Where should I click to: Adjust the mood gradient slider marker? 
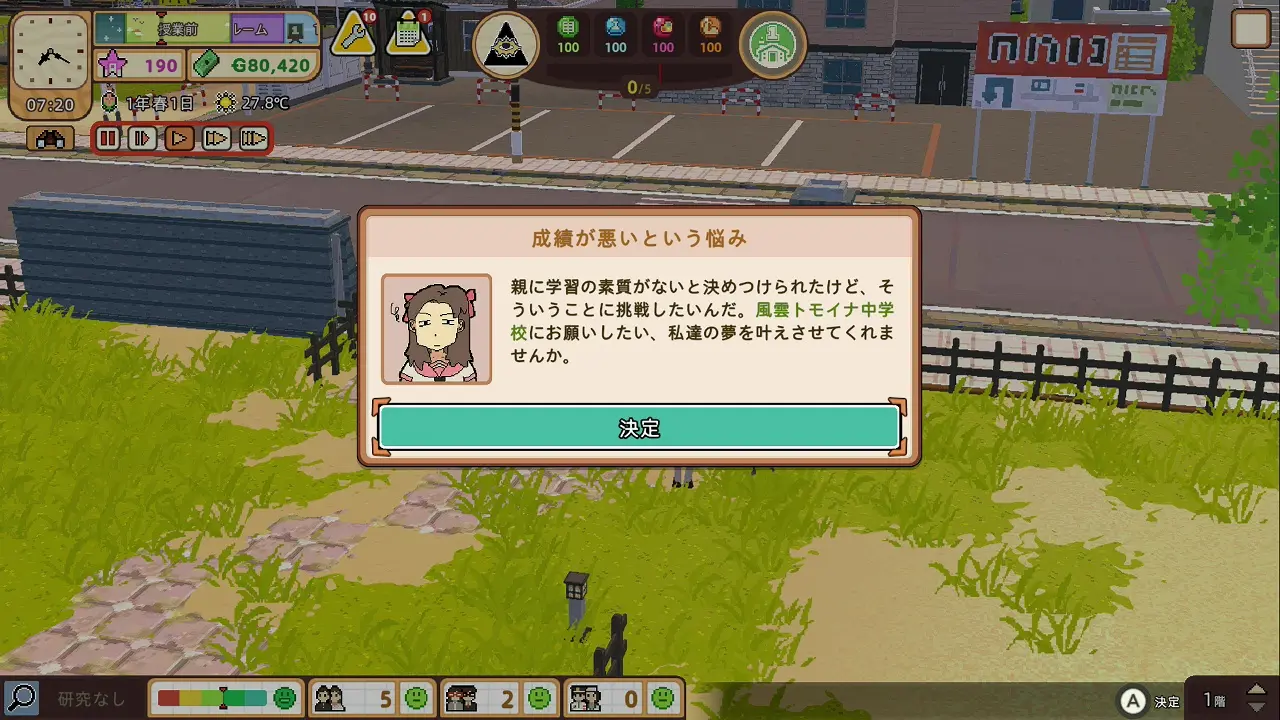click(222, 700)
